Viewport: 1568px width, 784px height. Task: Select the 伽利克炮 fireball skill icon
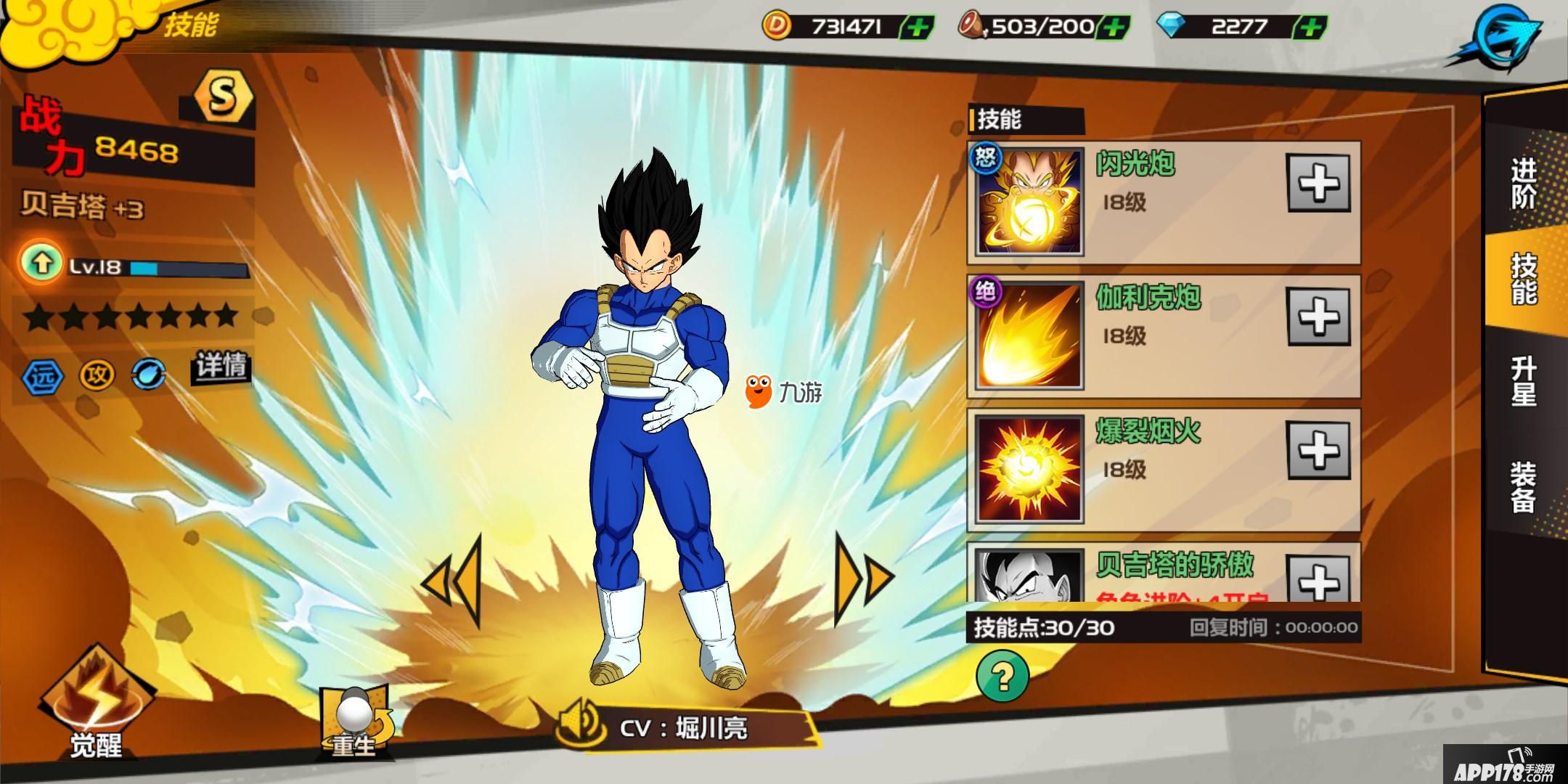[1029, 335]
